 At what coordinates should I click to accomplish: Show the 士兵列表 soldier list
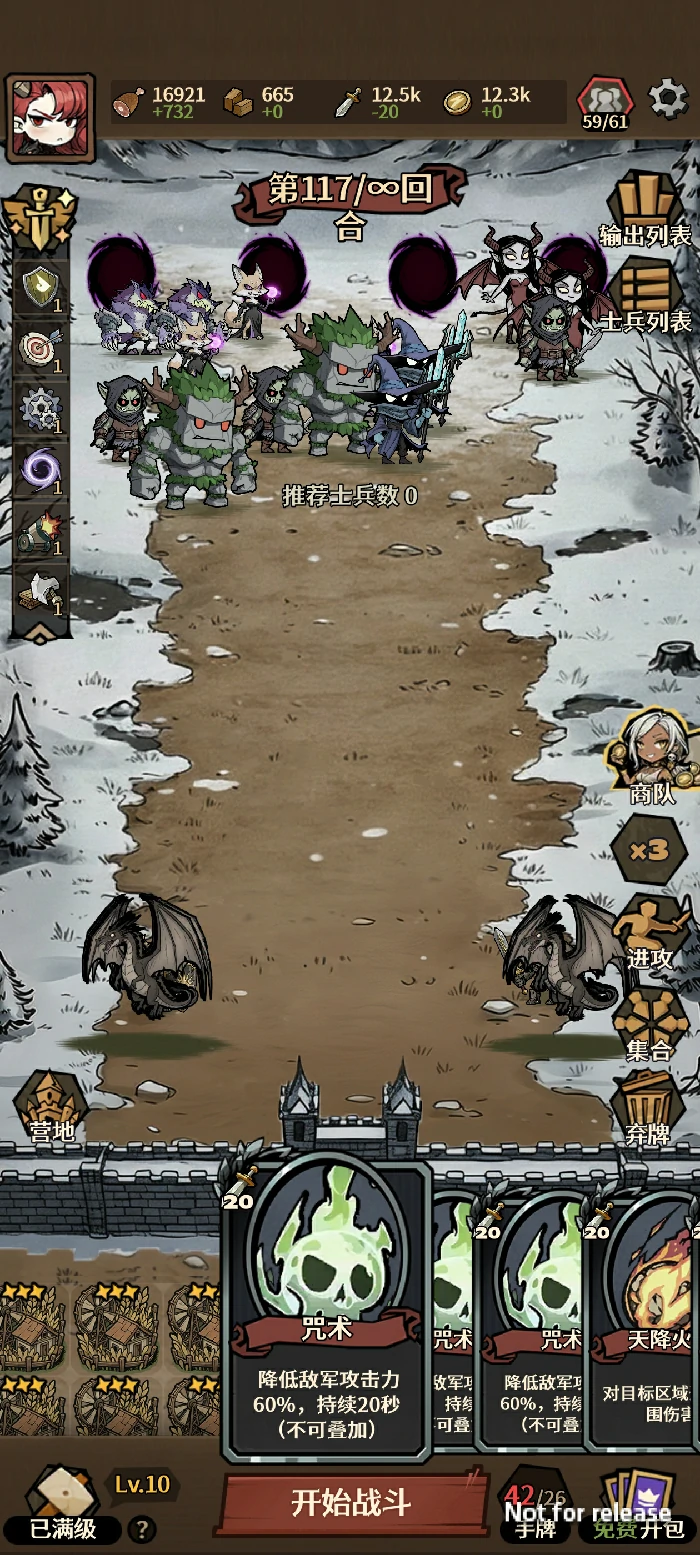[645, 296]
